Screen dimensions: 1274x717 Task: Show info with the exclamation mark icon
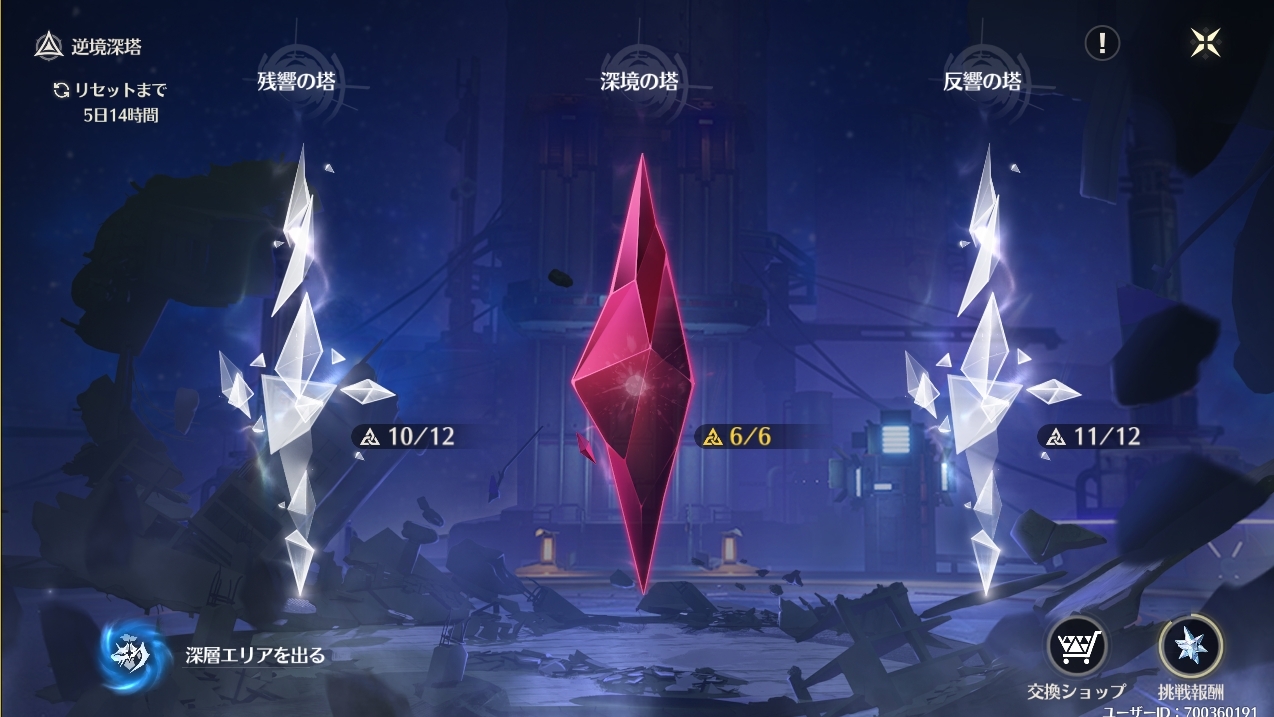pyautogui.click(x=1102, y=43)
